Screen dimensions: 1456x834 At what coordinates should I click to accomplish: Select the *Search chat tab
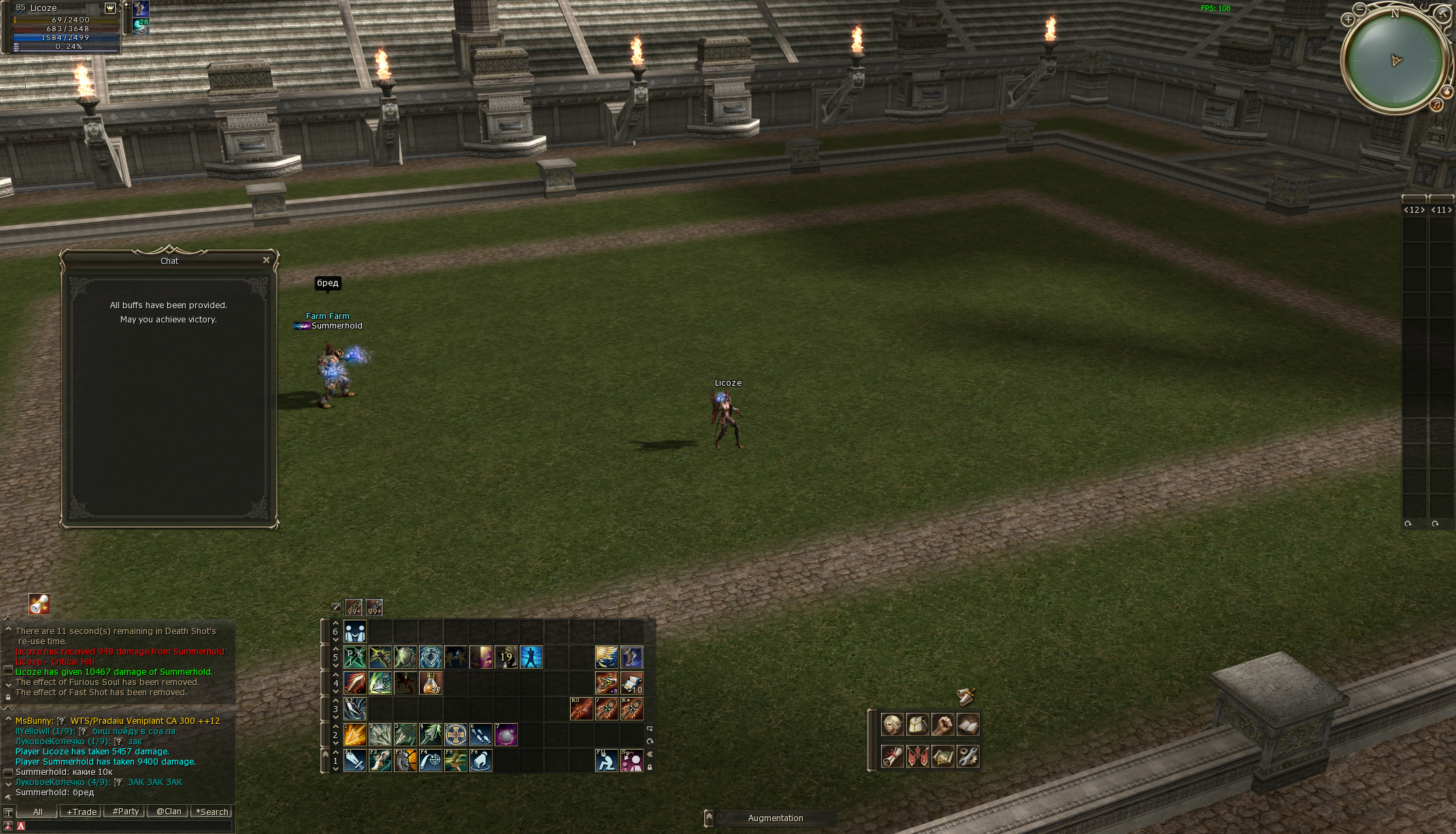212,812
